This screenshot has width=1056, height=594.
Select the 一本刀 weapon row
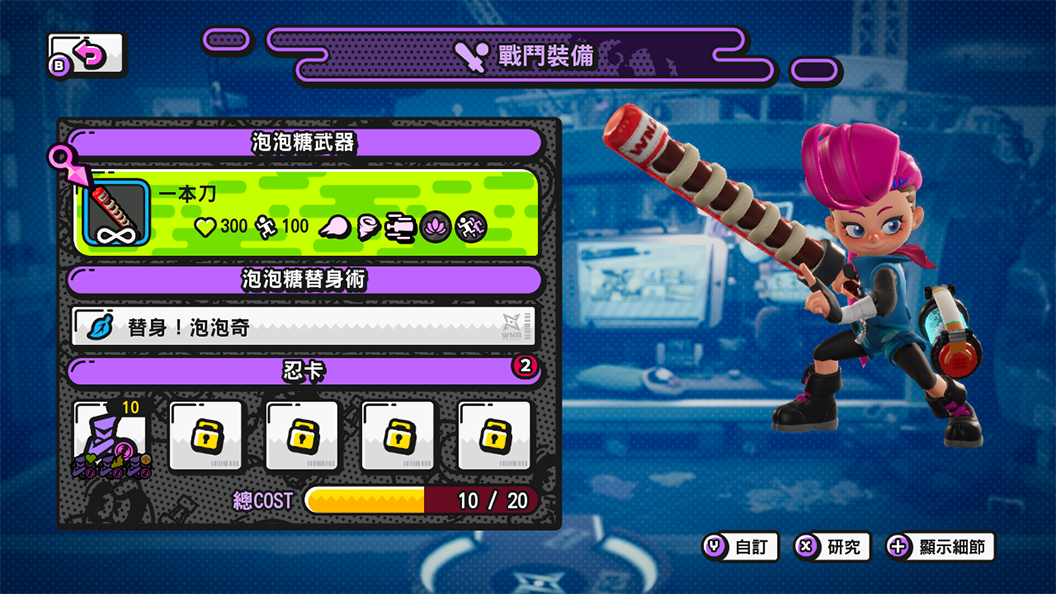pyautogui.click(x=307, y=212)
